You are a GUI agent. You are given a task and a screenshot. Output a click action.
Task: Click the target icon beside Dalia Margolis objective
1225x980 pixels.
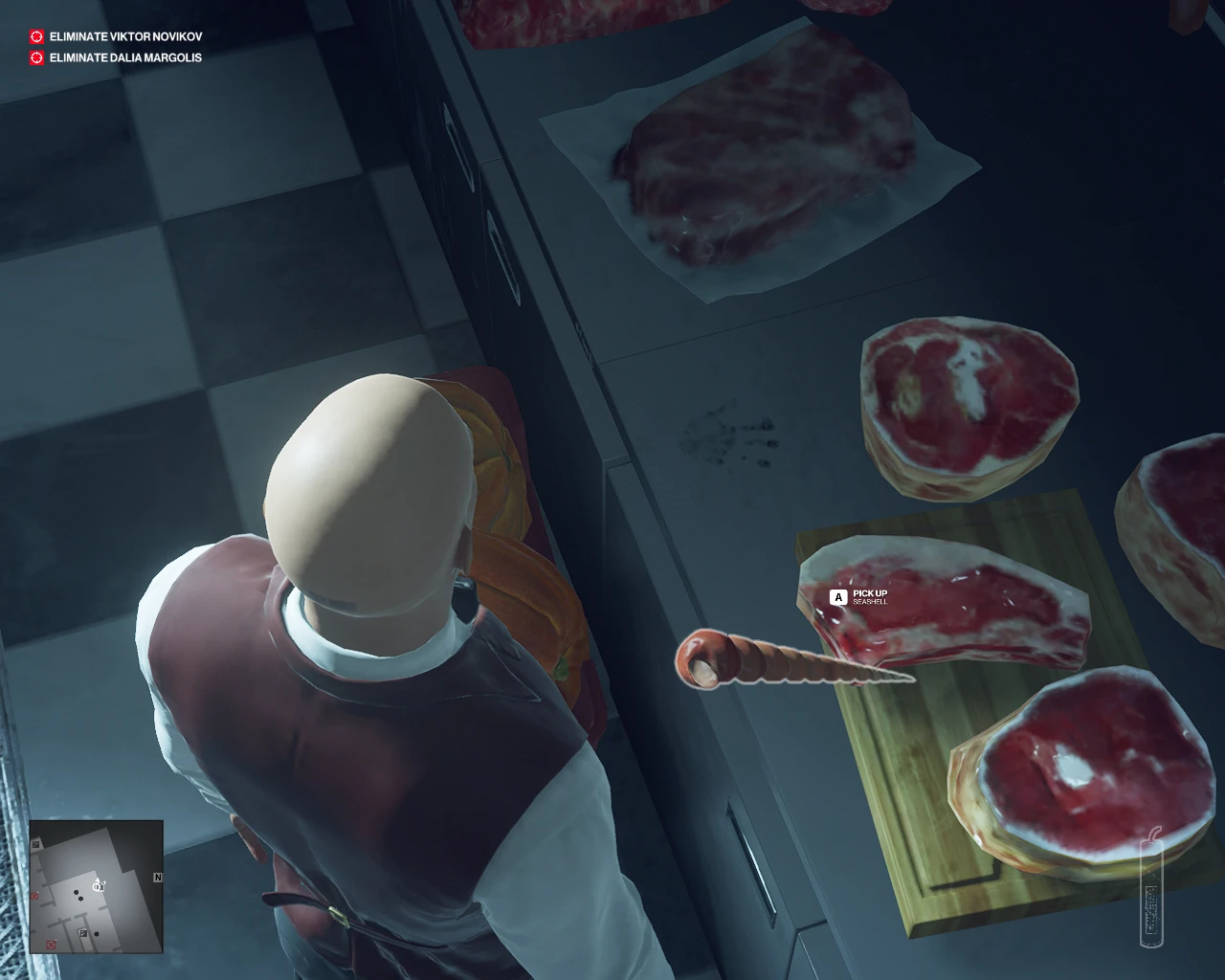[x=35, y=57]
